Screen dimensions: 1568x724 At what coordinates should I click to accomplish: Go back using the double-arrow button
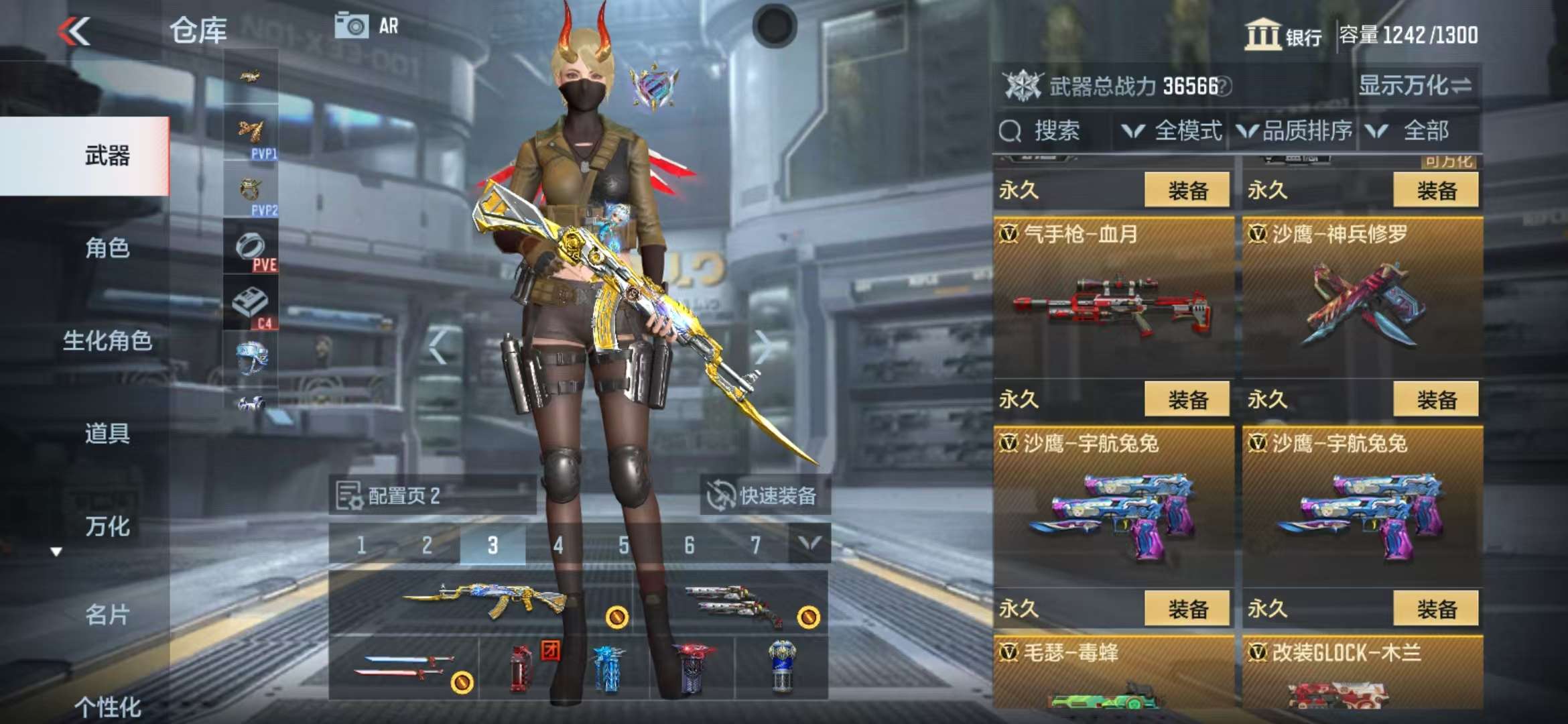pyautogui.click(x=74, y=31)
